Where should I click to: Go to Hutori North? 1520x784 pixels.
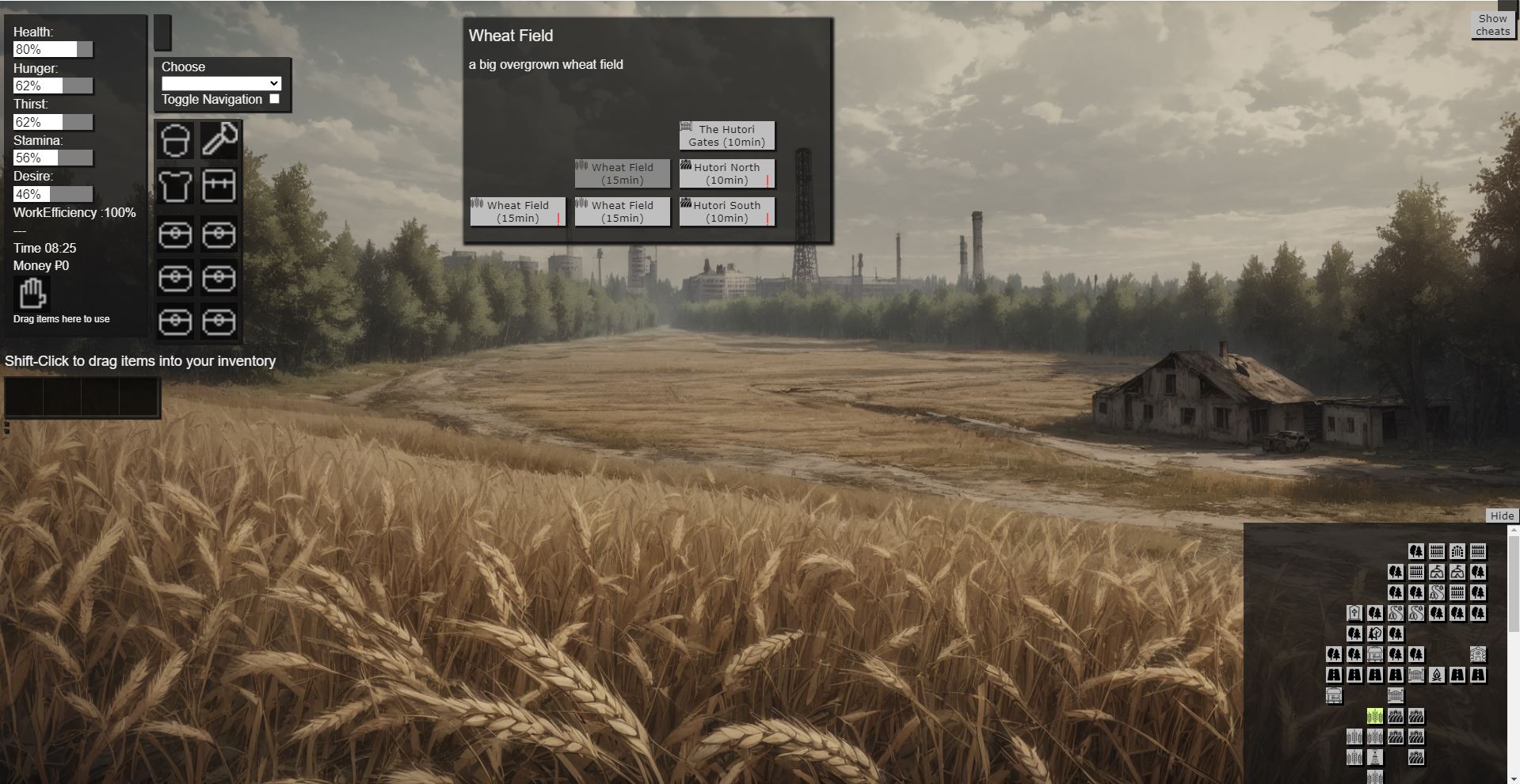click(x=726, y=173)
